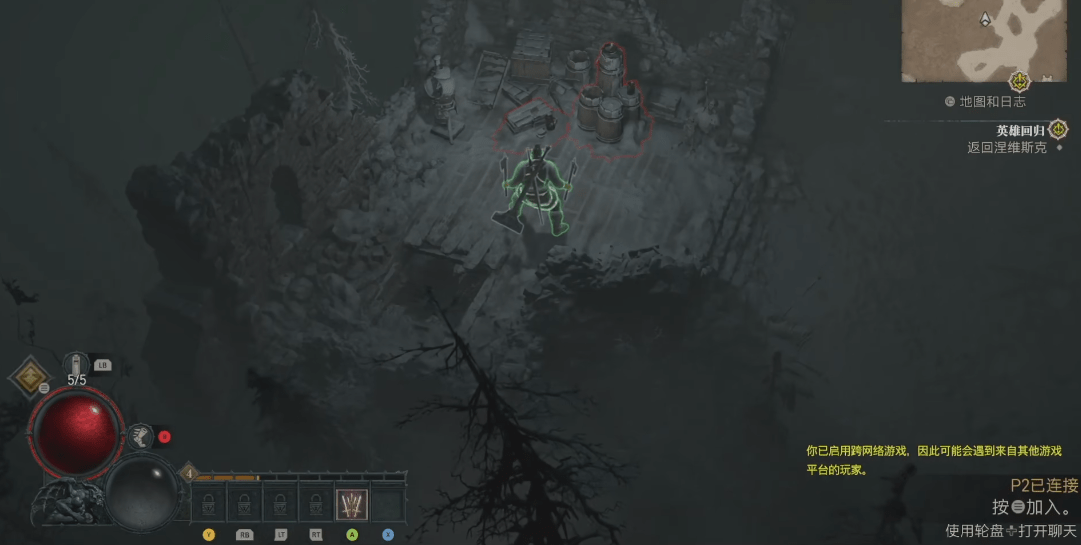Use the healing potion icon
Viewport: 1081px width, 545px height.
77,364
